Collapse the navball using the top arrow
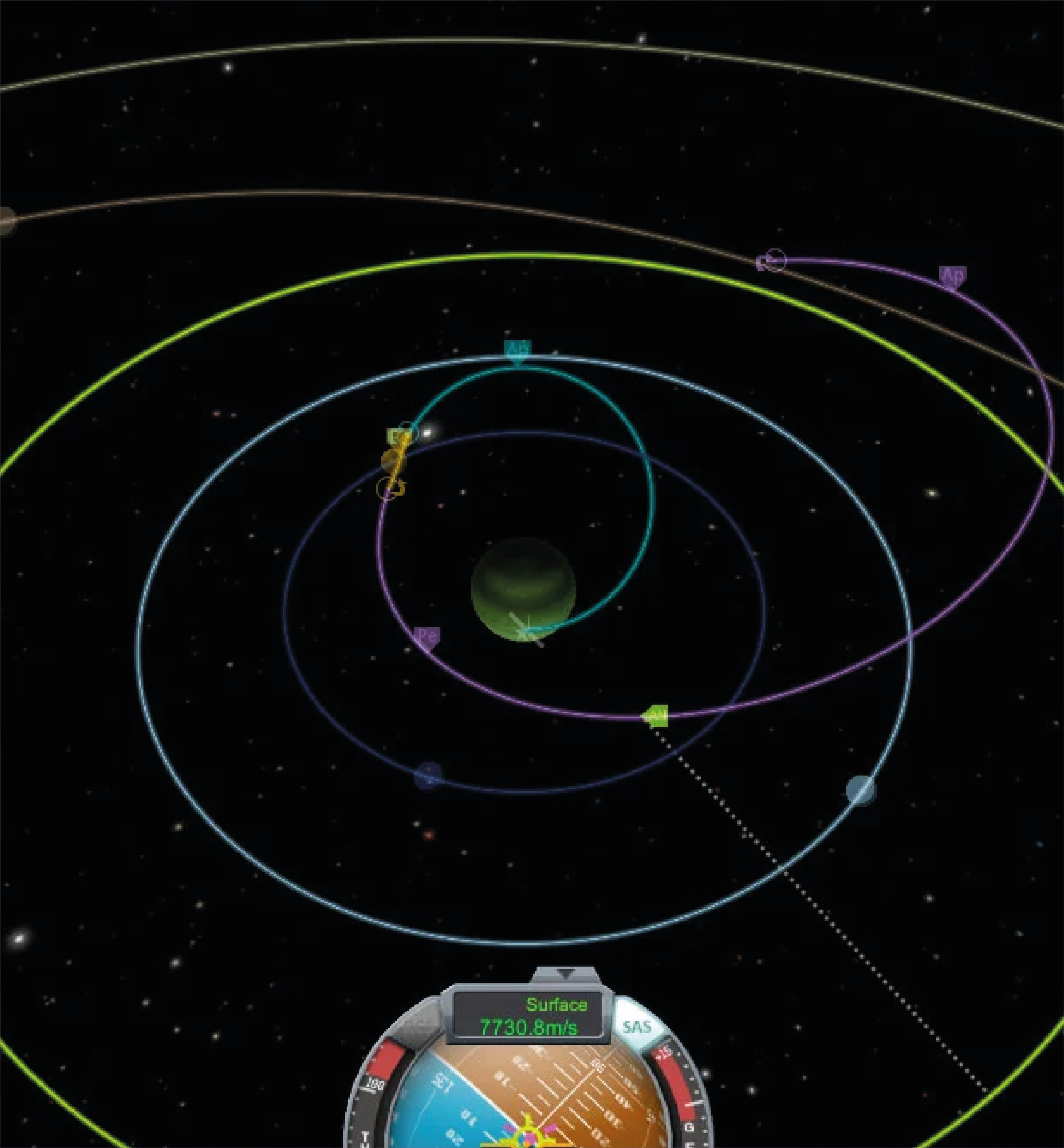 (566, 973)
